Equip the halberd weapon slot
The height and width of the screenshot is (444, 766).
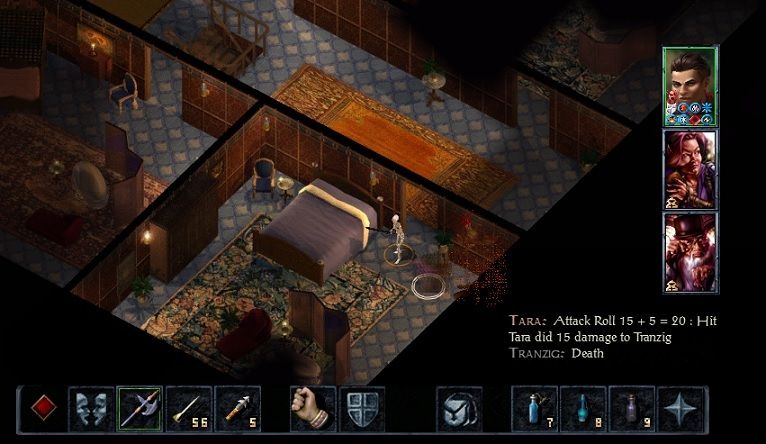click(x=140, y=409)
